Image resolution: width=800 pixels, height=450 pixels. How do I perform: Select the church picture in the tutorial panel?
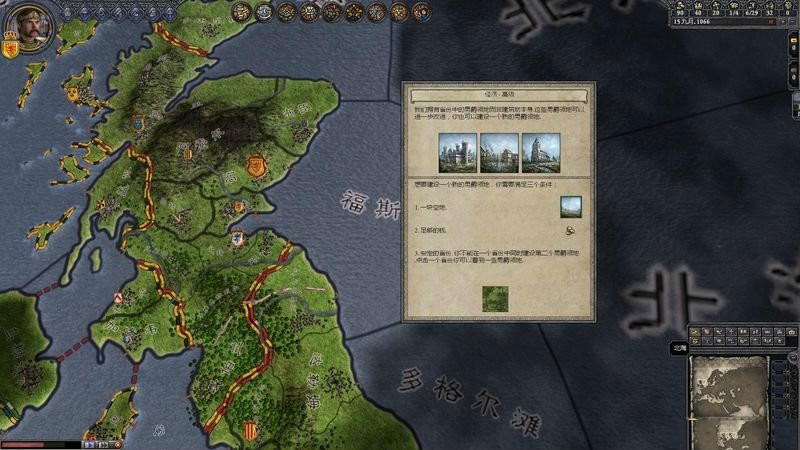[541, 153]
